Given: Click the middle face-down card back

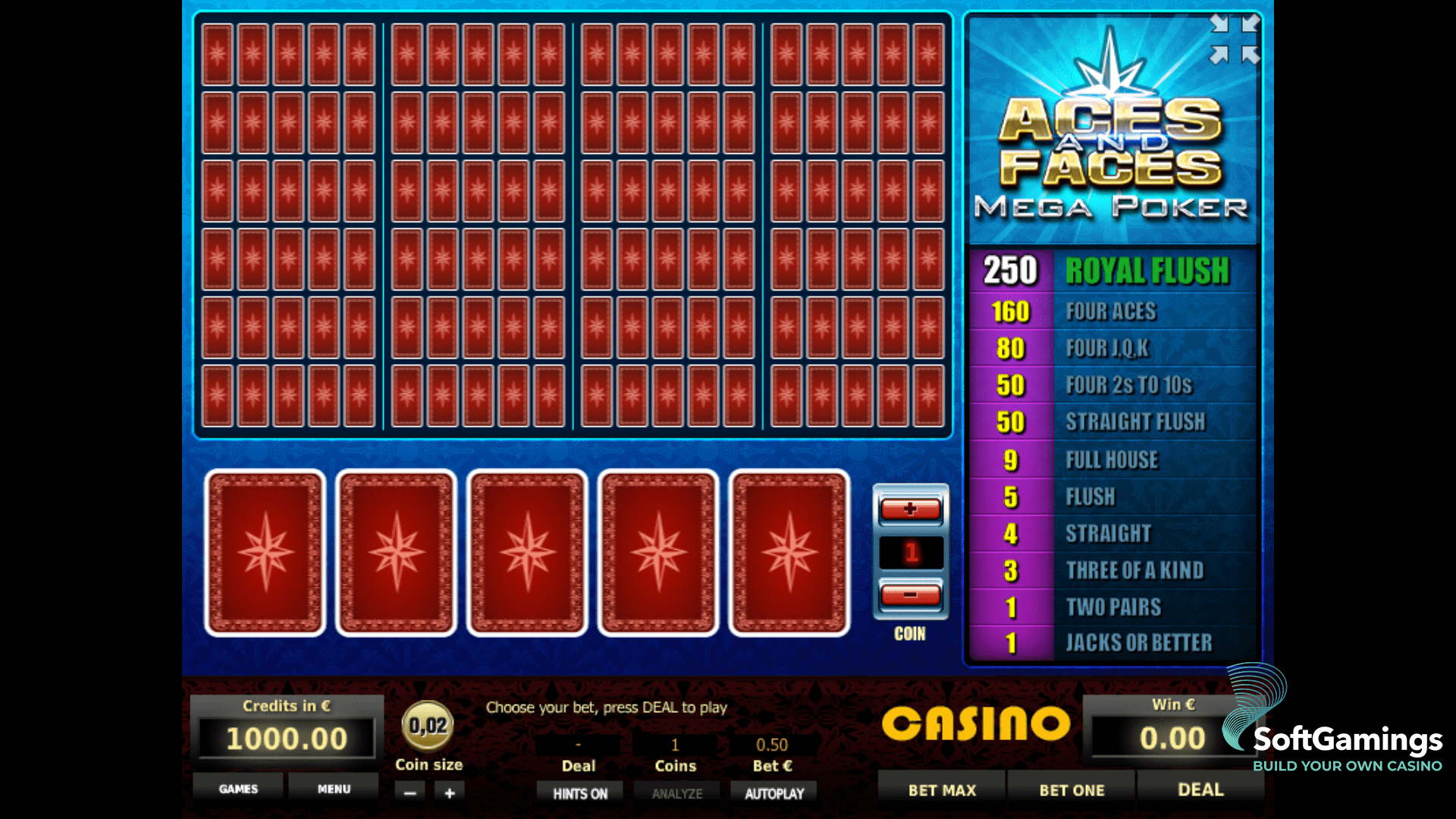Looking at the screenshot, I should pos(526,552).
